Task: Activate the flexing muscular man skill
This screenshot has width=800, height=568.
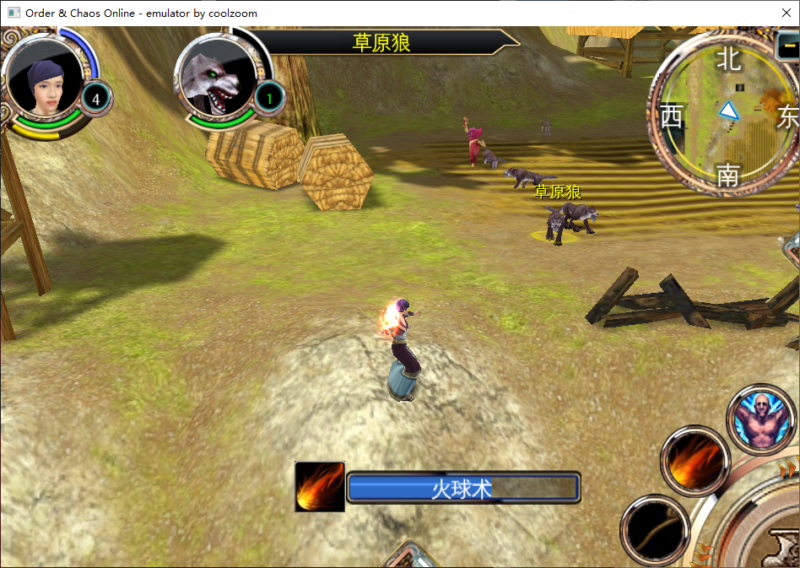Action: [x=760, y=418]
